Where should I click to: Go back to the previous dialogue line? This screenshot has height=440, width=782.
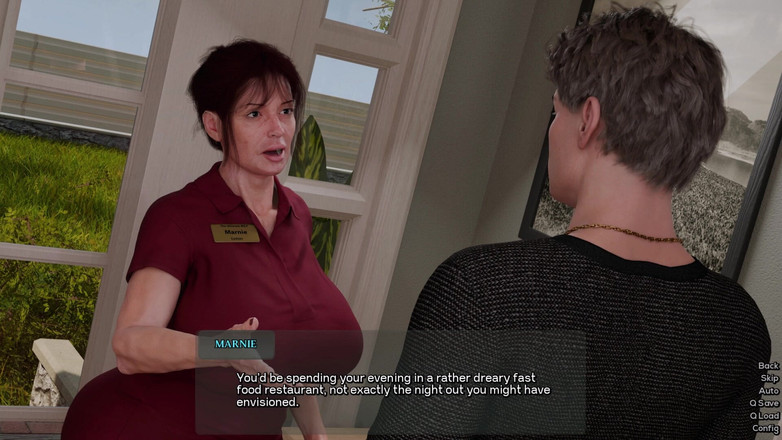click(x=768, y=366)
